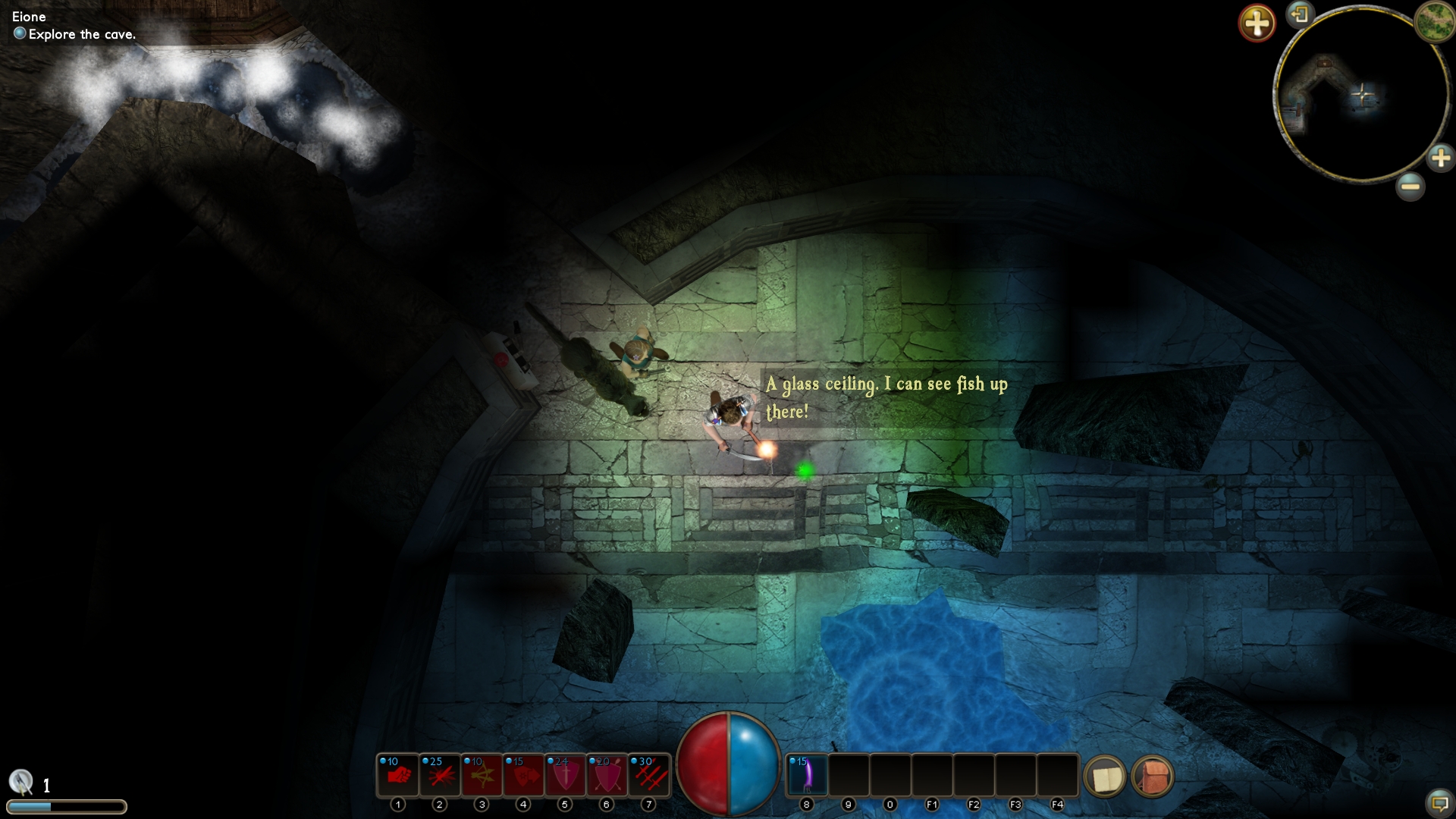This screenshot has height=819, width=1456.
Task: Click the circular cave minimap
Action: click(x=1361, y=95)
